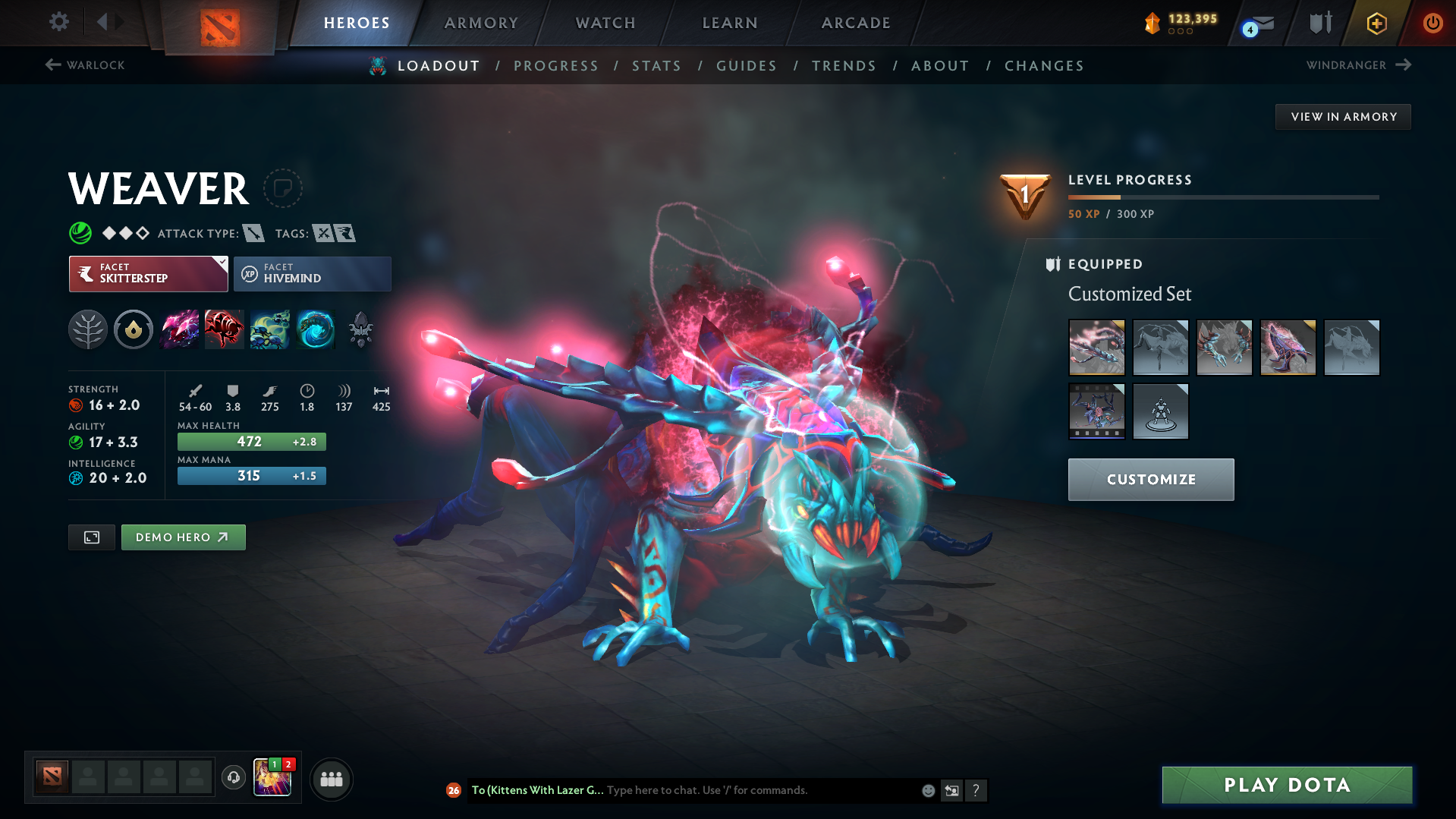Click the friends list people icon

[x=331, y=779]
